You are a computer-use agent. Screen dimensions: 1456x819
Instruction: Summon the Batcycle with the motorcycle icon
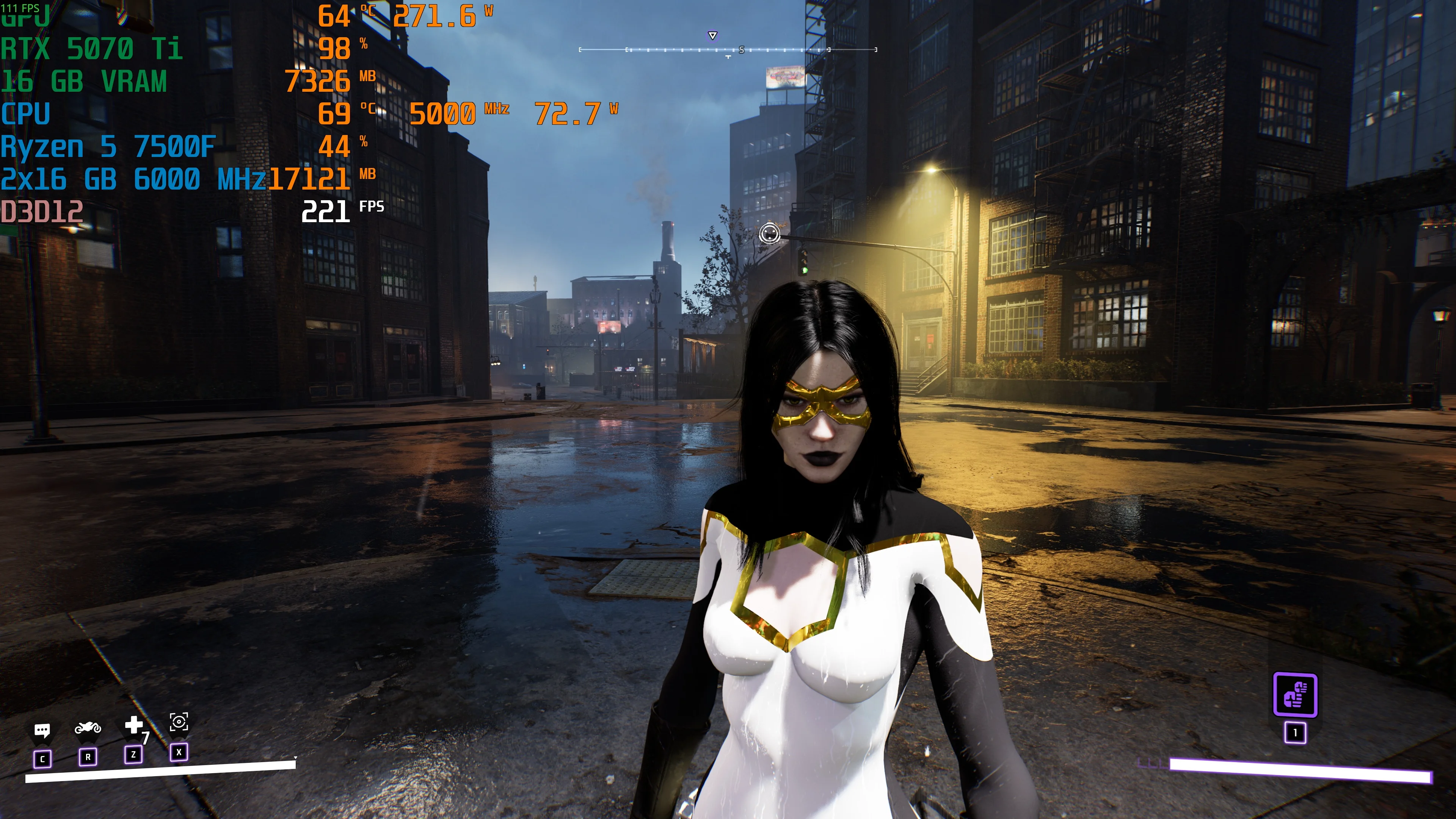(88, 728)
